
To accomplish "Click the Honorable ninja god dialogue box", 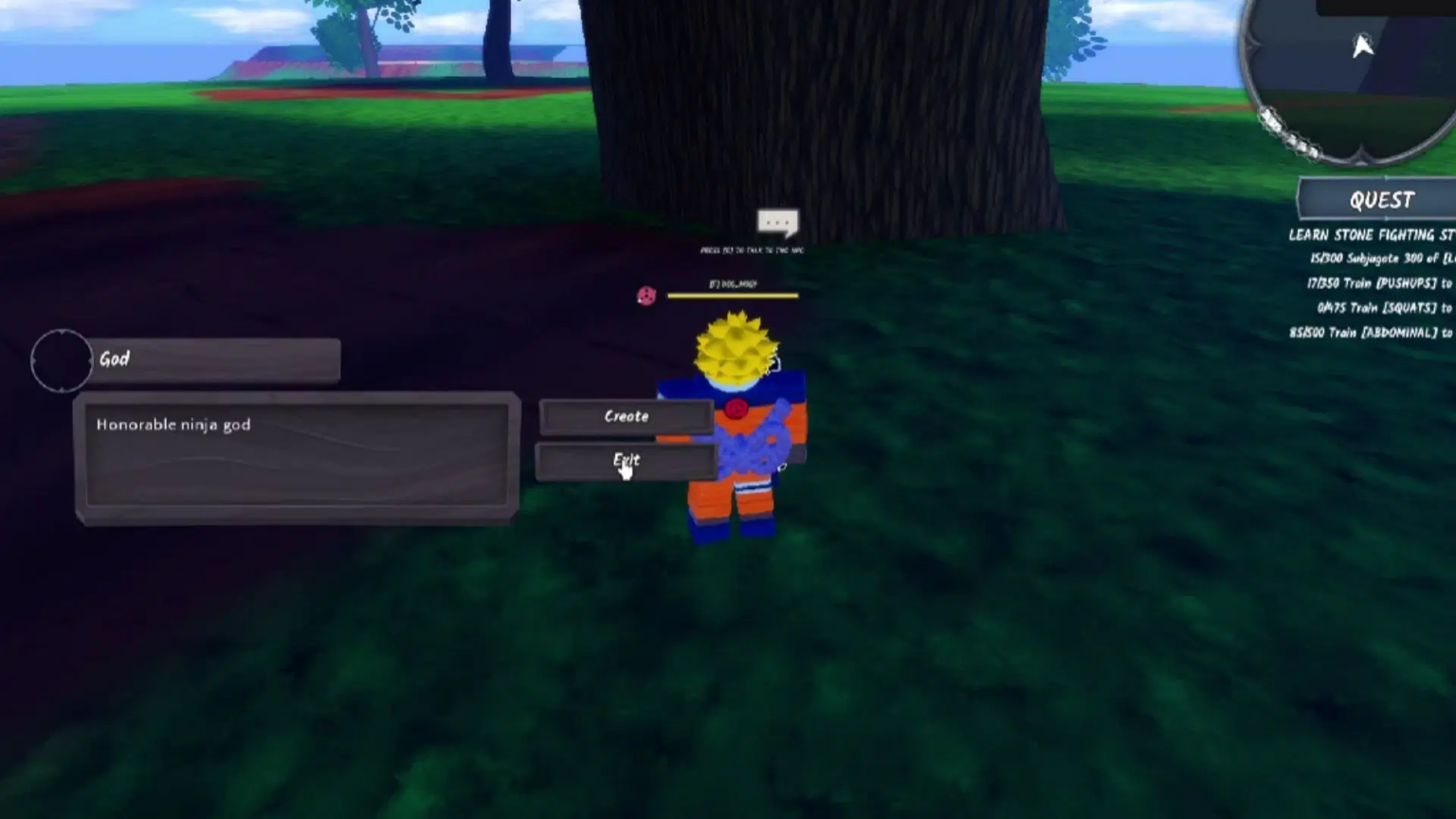I will tap(297, 455).
